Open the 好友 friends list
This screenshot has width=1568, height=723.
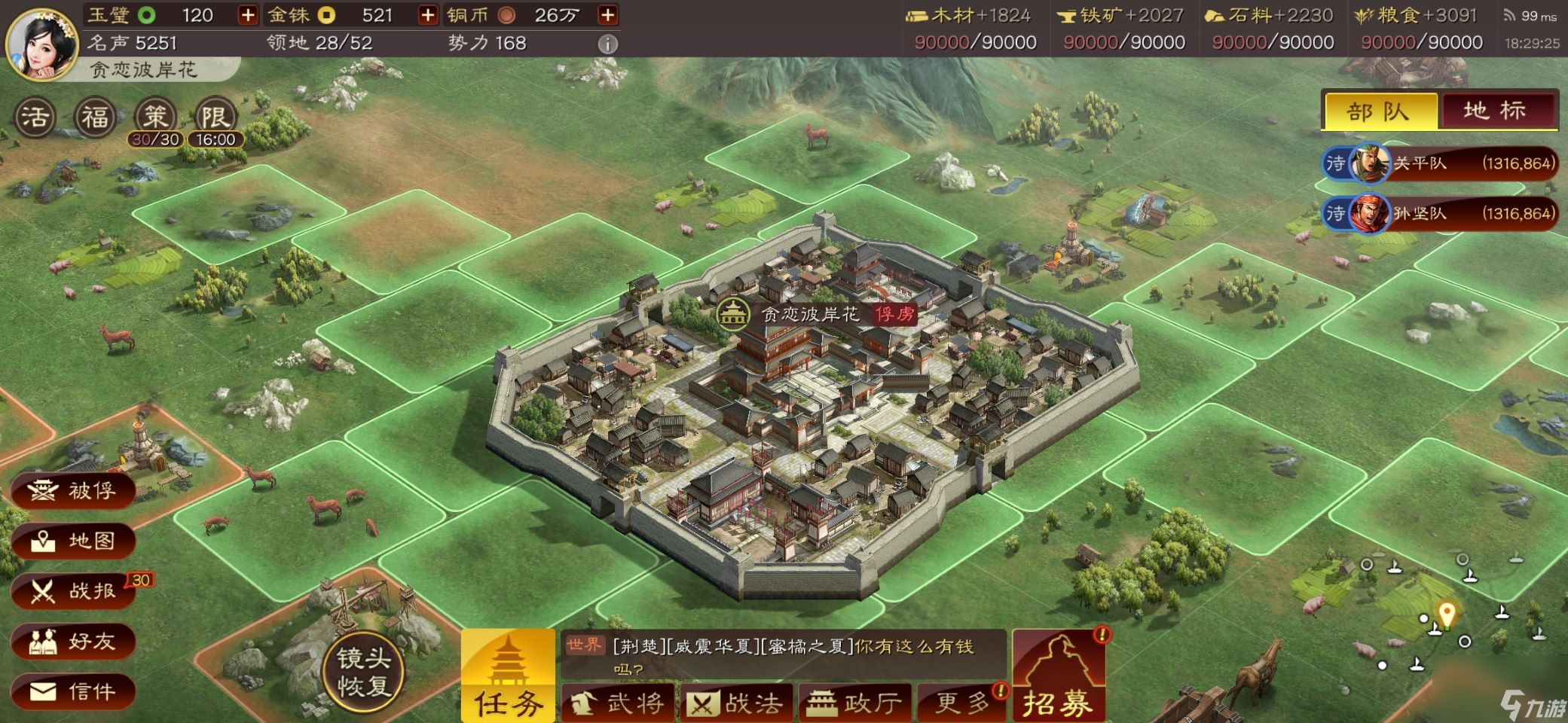point(73,642)
